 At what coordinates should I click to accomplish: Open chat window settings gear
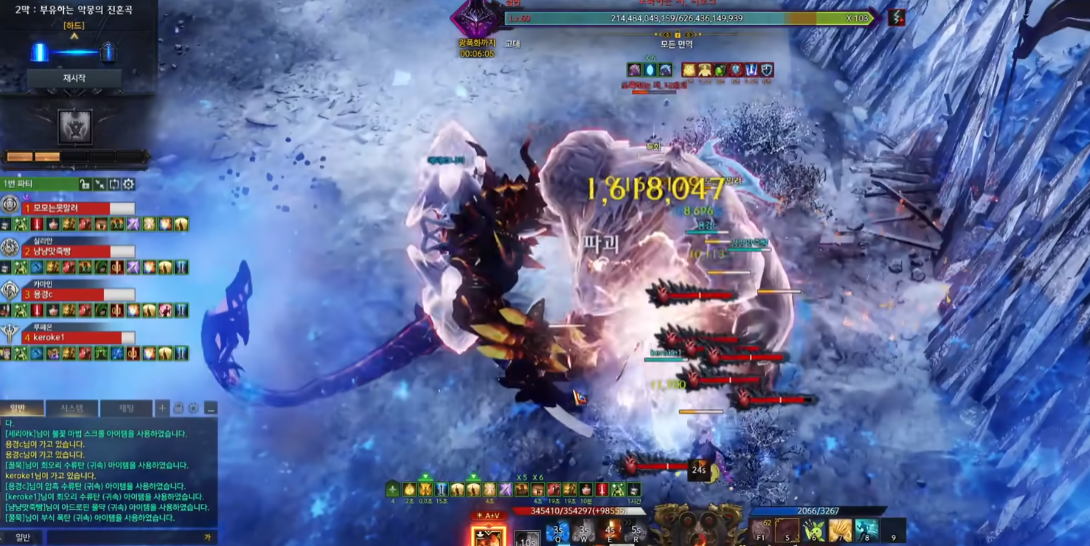pyautogui.click(x=193, y=408)
